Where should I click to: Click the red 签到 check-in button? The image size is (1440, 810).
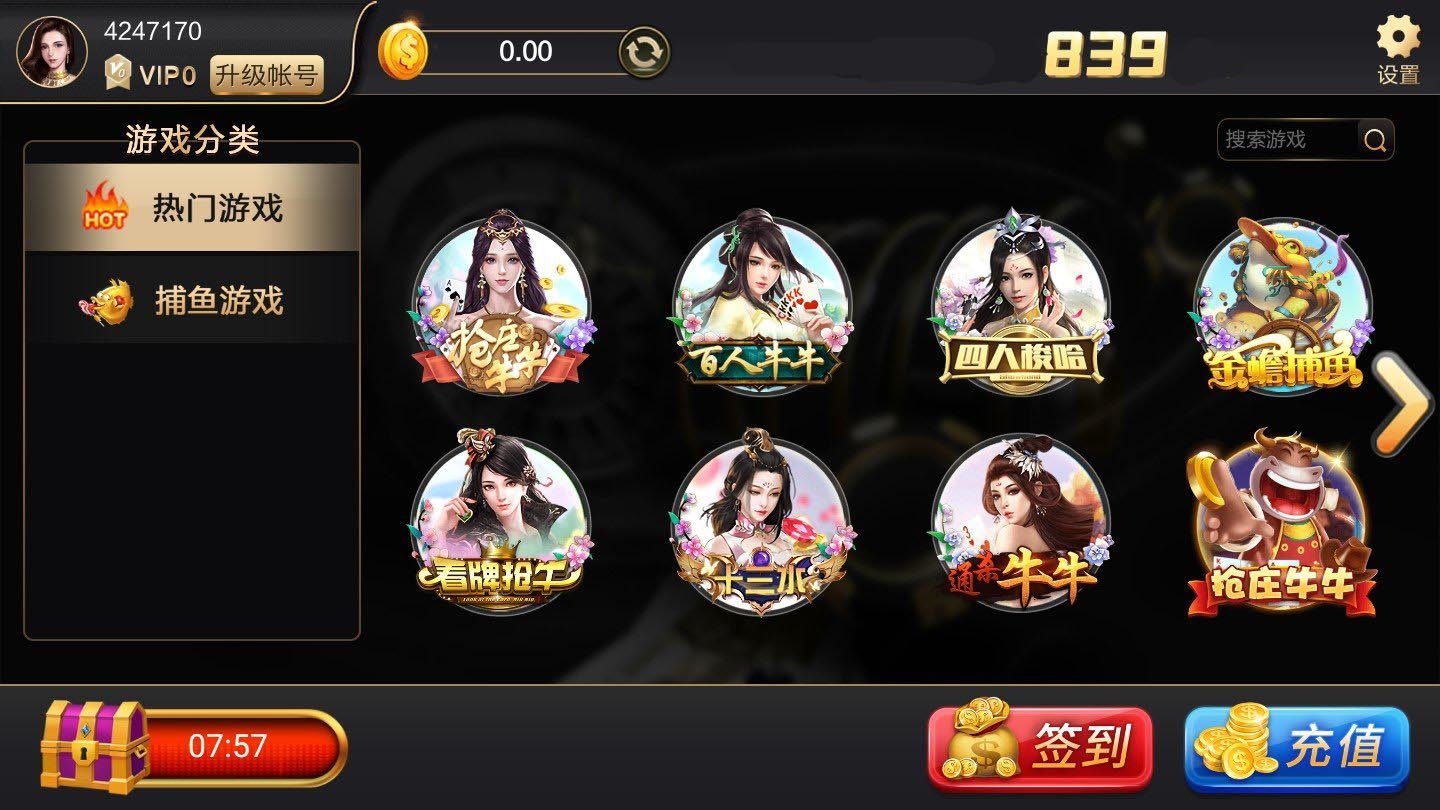point(1040,746)
